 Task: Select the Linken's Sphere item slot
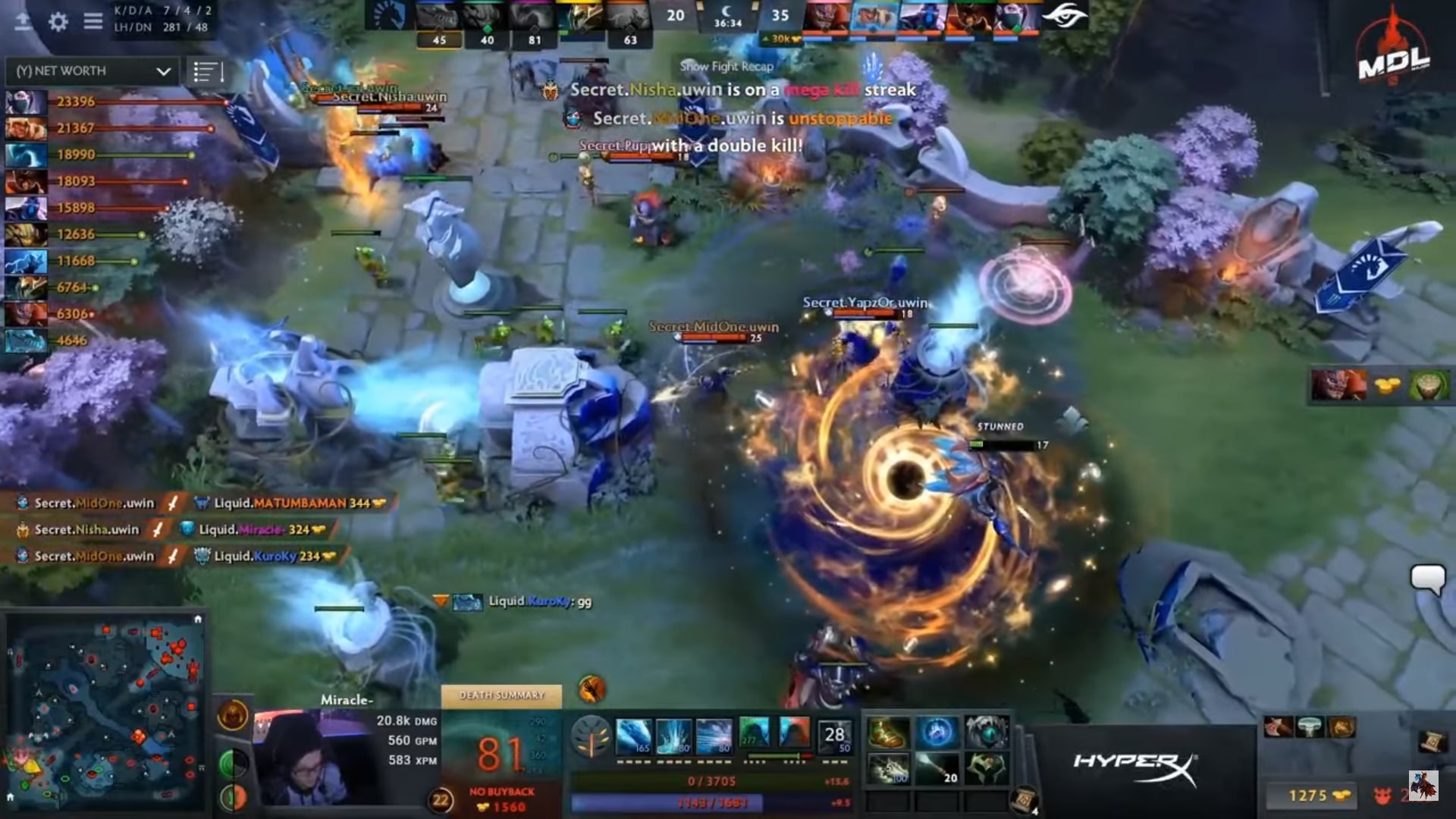pyautogui.click(x=937, y=733)
